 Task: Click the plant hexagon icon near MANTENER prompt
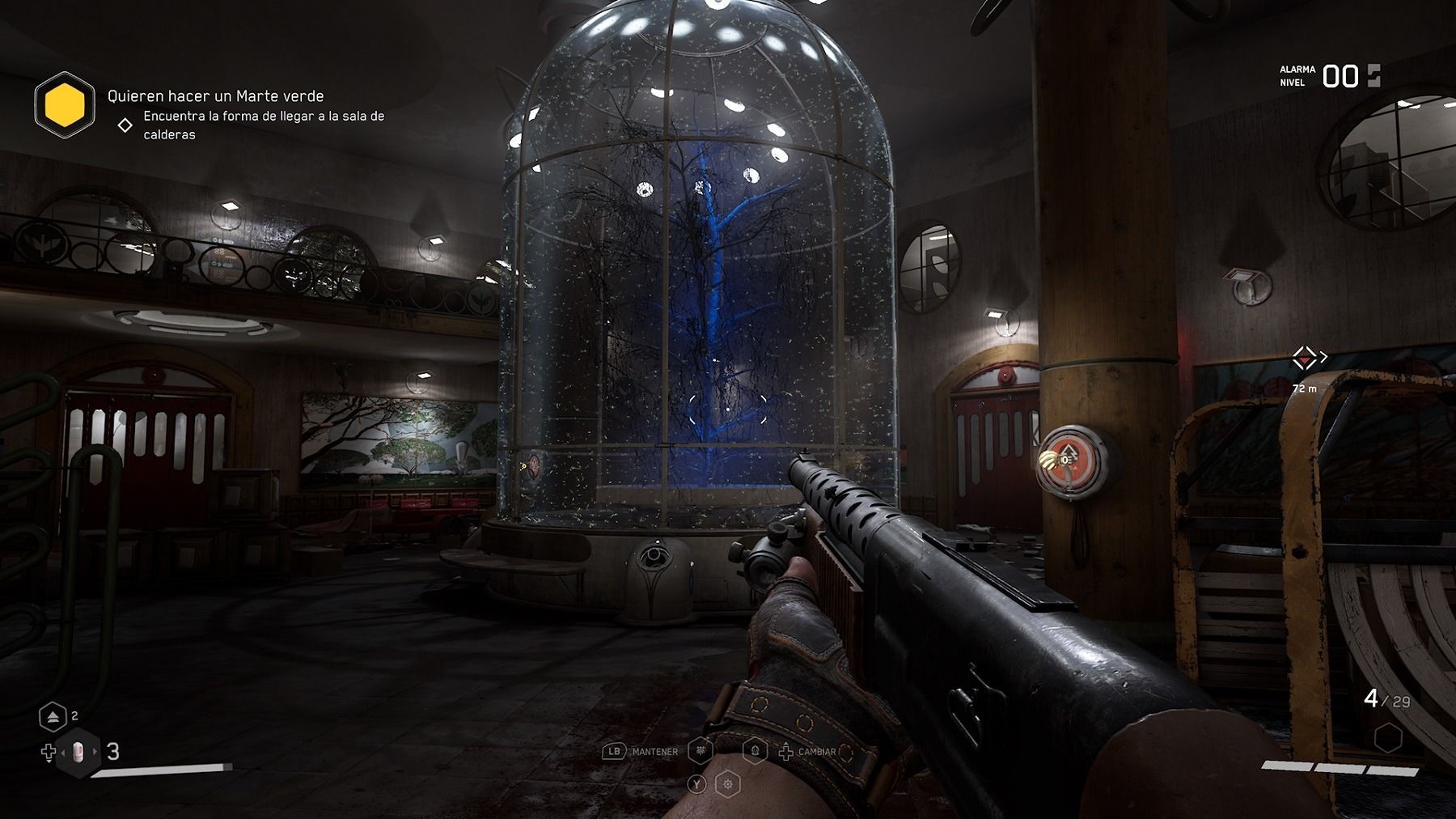click(x=700, y=751)
